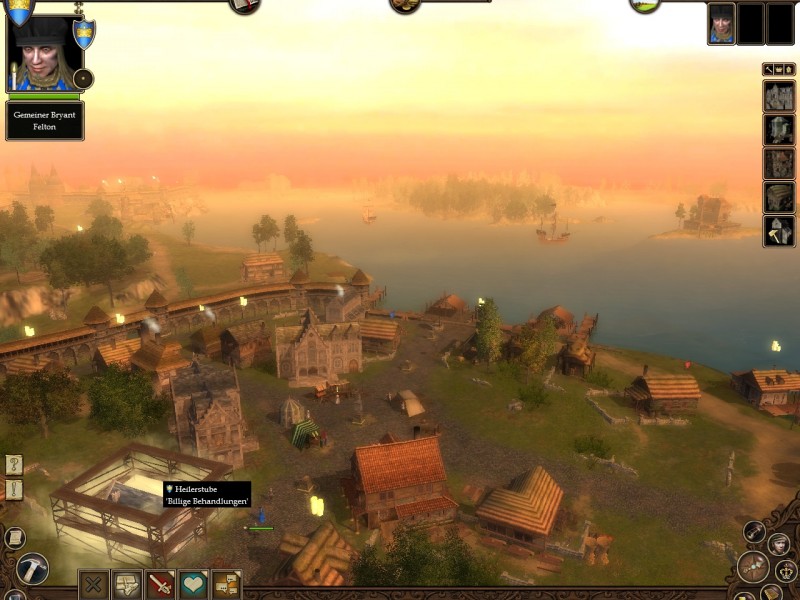The height and width of the screenshot is (600, 800).
Task: Select the party member portrait thumbnail
Action: 721,24
